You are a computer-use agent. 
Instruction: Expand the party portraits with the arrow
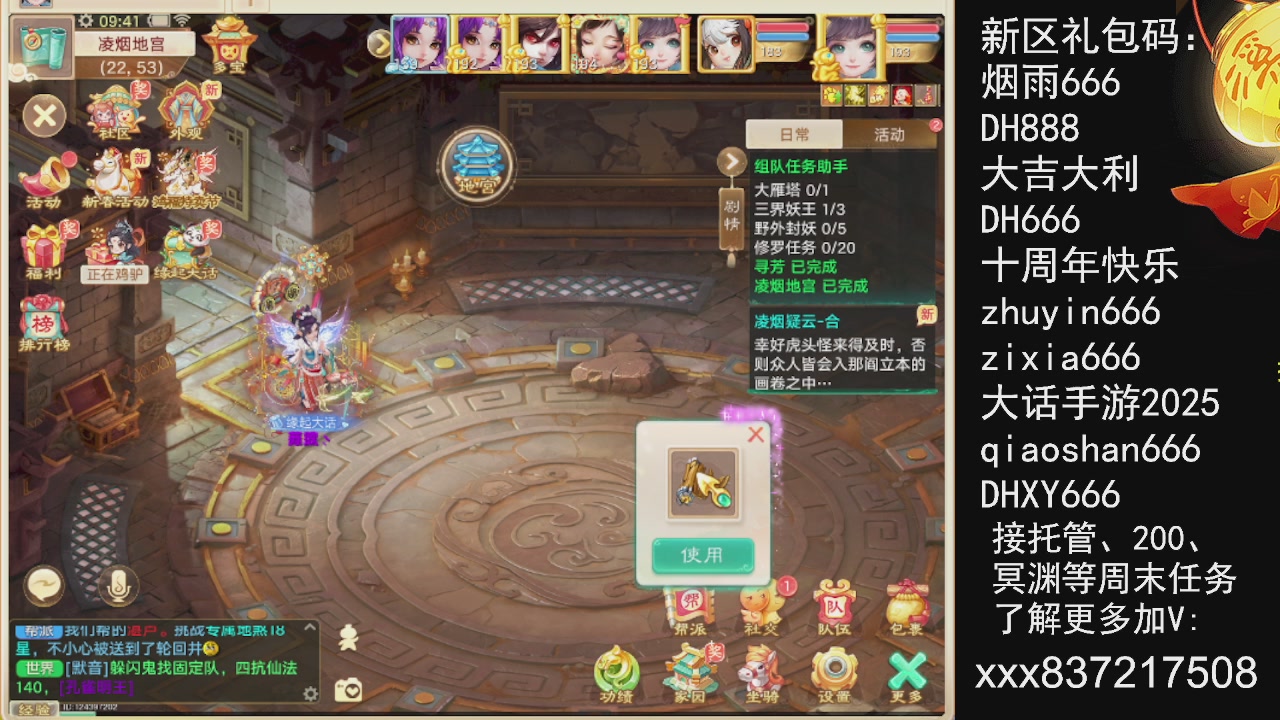pos(379,44)
